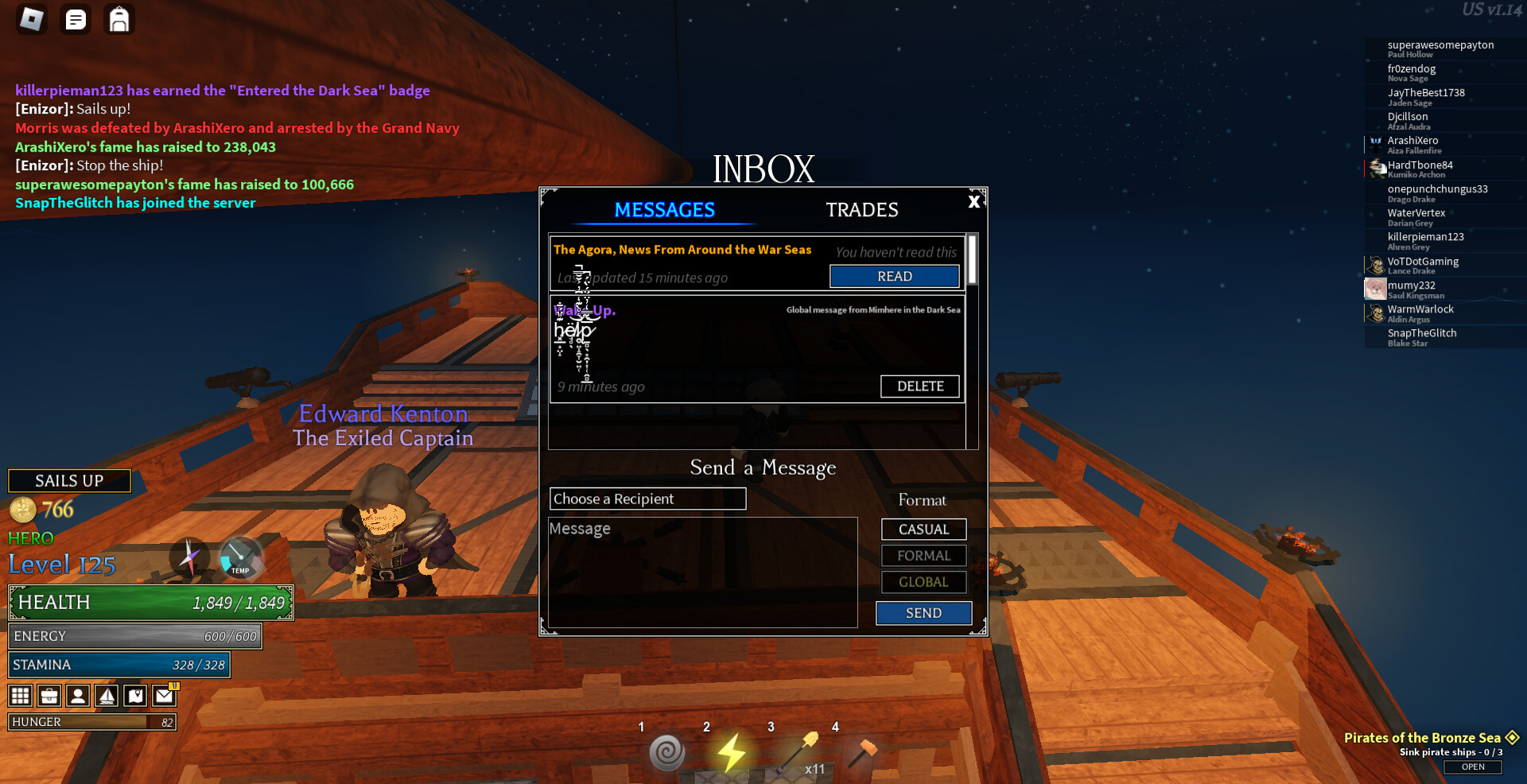The image size is (1527, 784).
Task: Select the Messages tab
Action: 664,210
